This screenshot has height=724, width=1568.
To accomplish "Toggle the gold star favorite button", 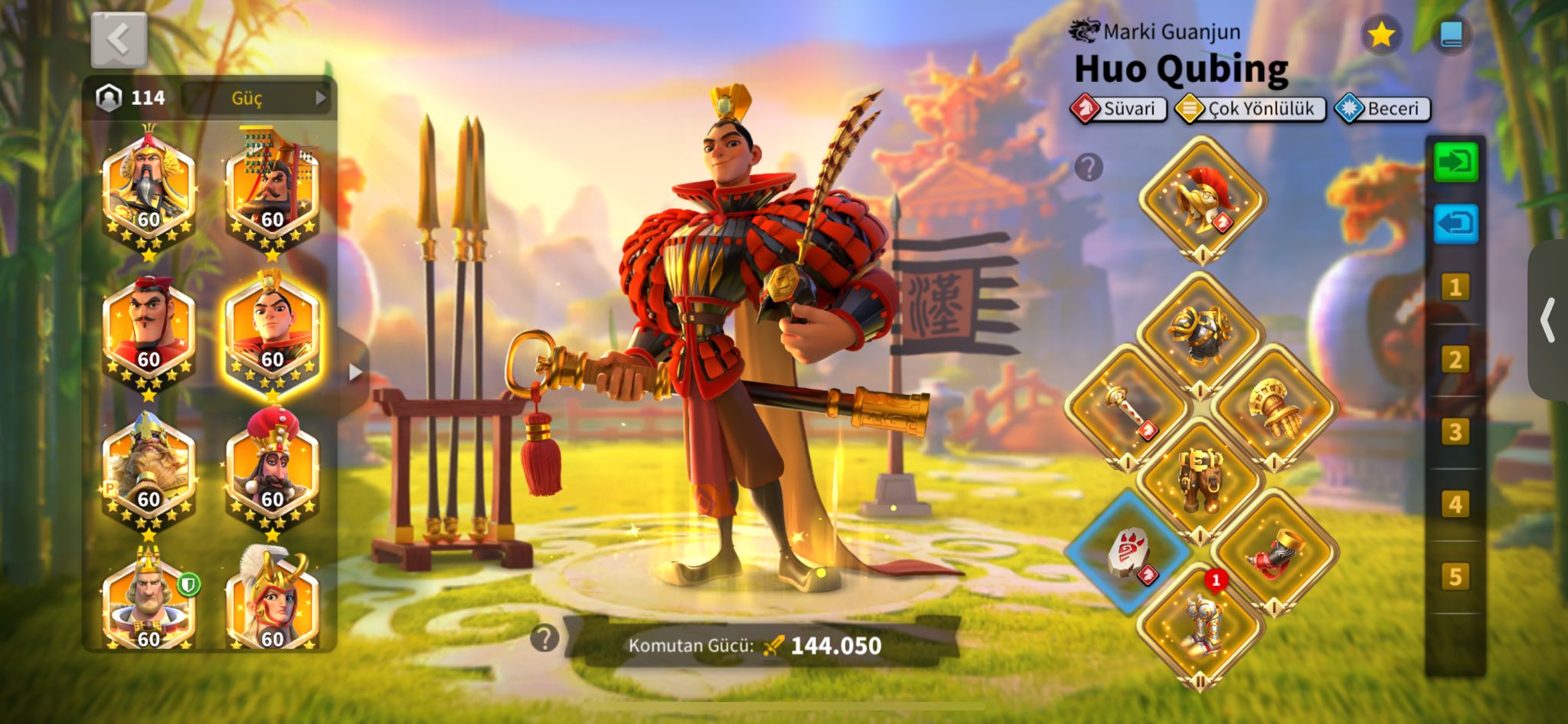I will pyautogui.click(x=1380, y=35).
